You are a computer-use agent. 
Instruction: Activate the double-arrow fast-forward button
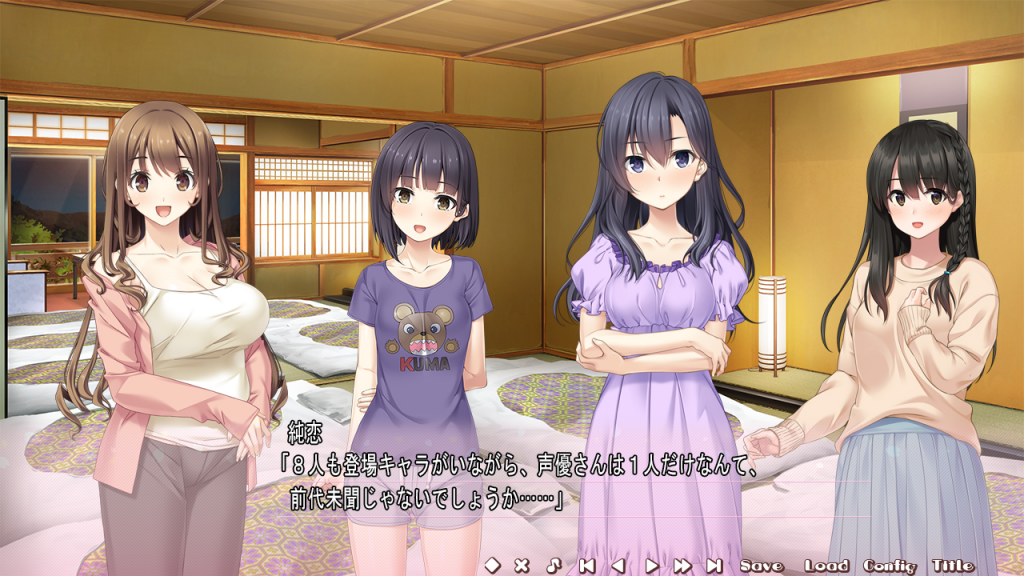pyautogui.click(x=683, y=565)
